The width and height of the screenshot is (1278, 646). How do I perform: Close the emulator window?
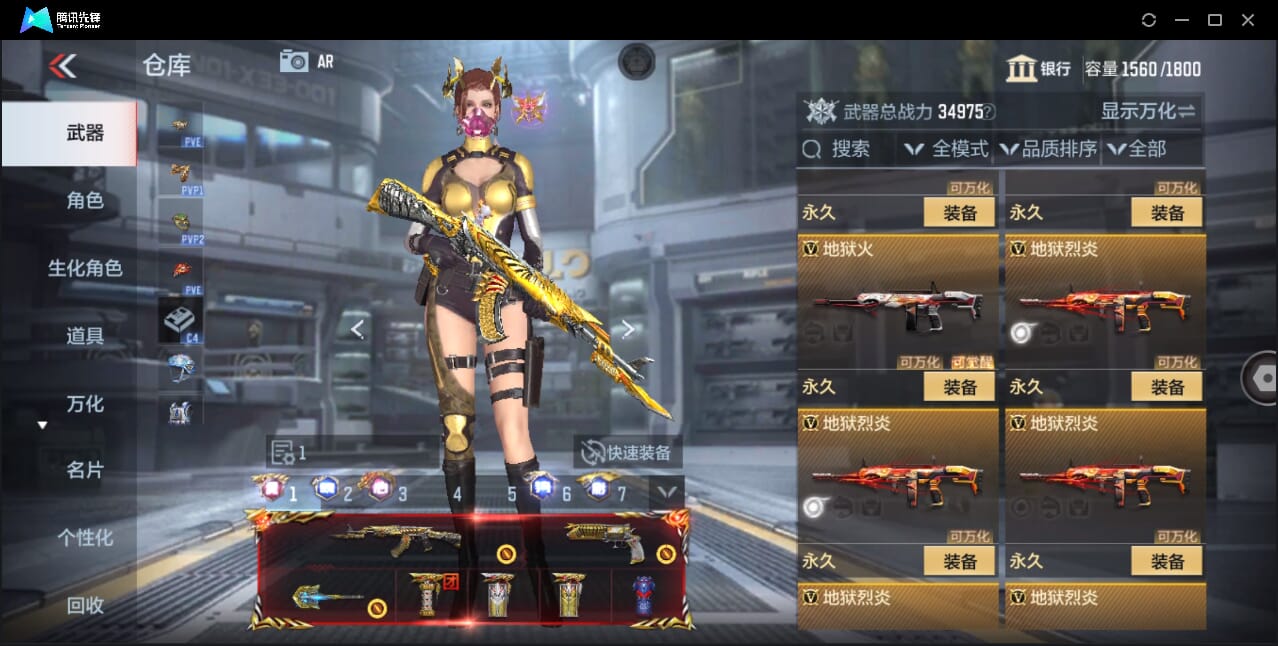point(1248,20)
